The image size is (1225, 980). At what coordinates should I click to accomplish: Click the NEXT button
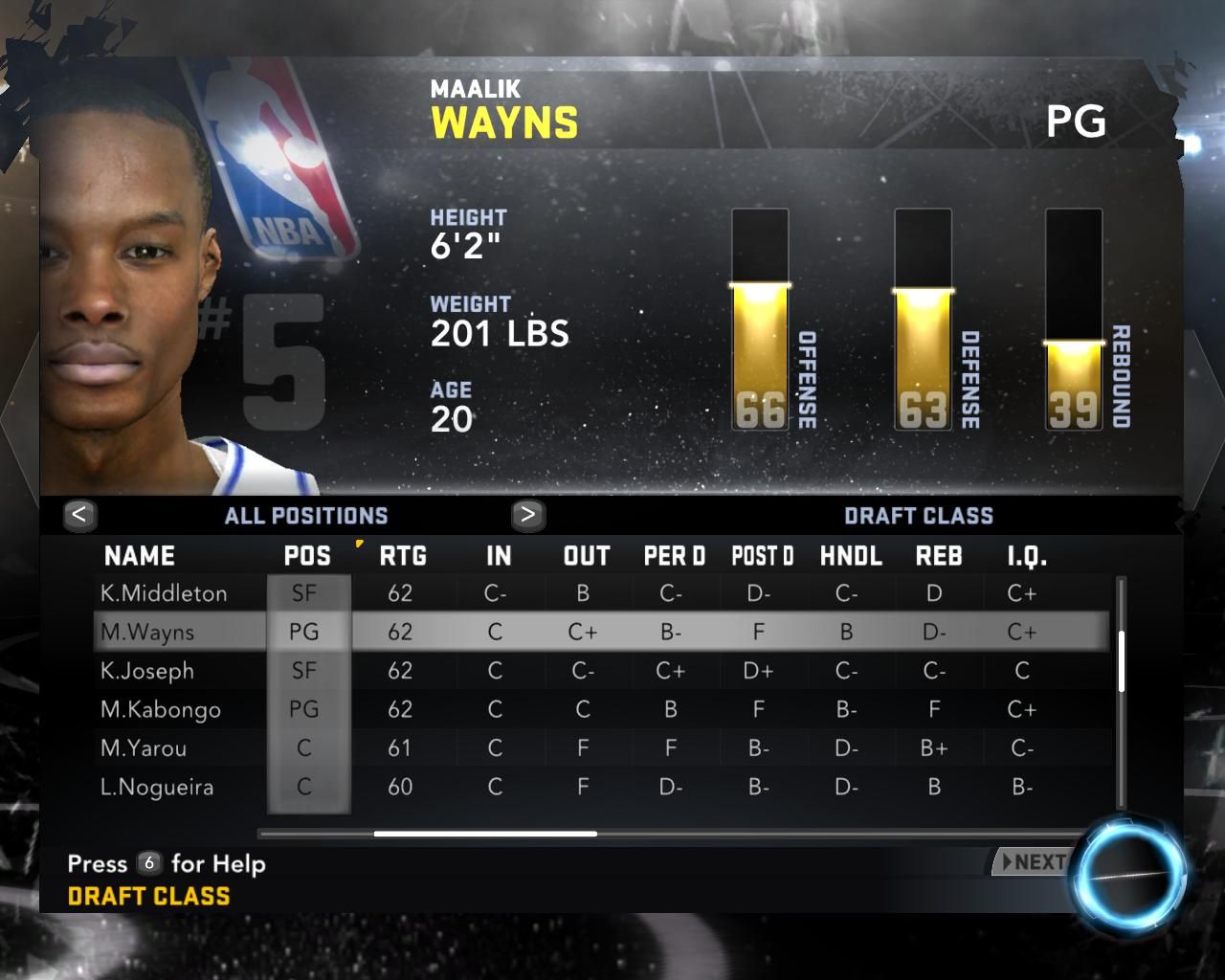click(1032, 862)
